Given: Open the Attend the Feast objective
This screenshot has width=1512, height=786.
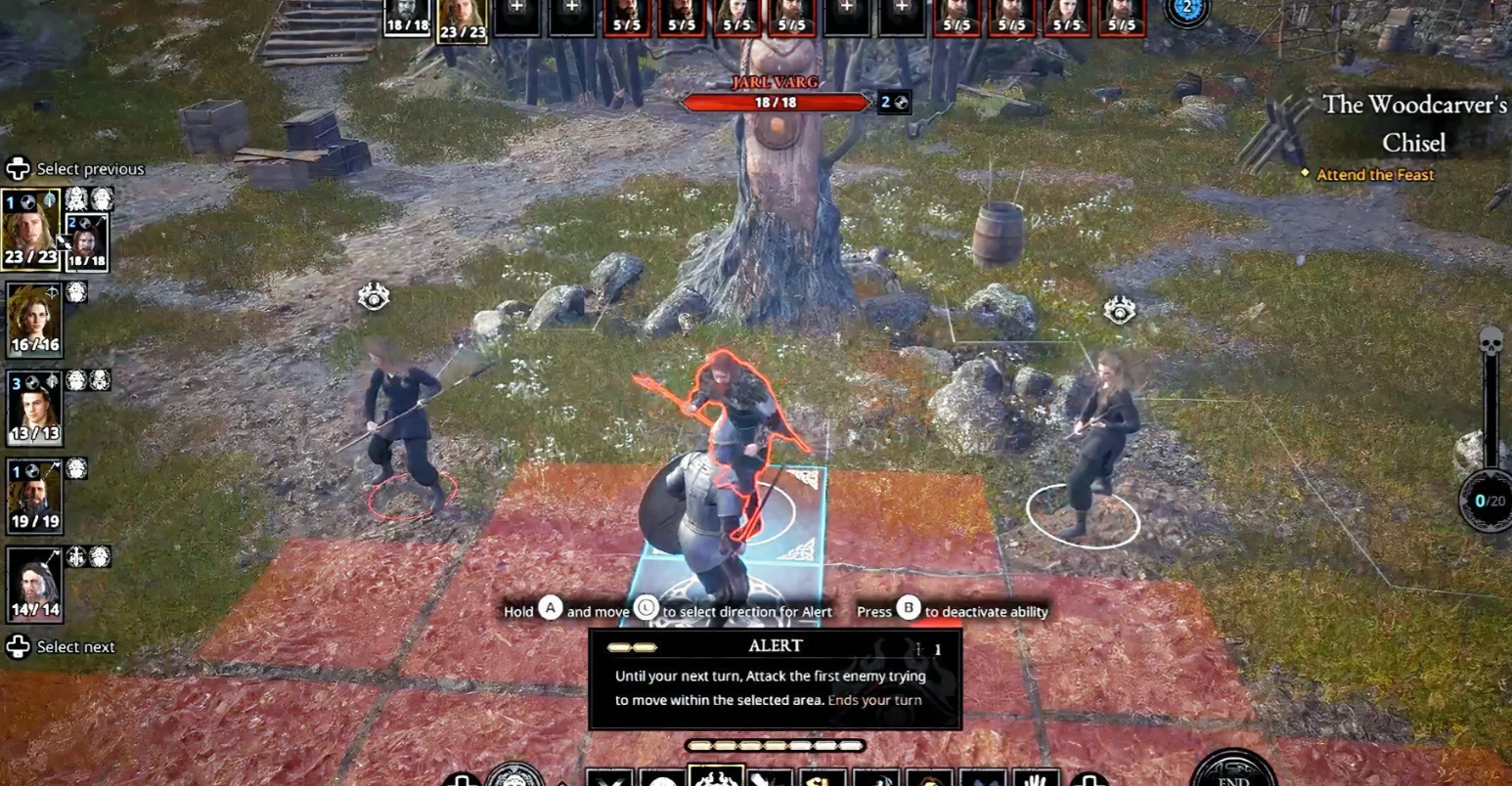Looking at the screenshot, I should click(1375, 175).
